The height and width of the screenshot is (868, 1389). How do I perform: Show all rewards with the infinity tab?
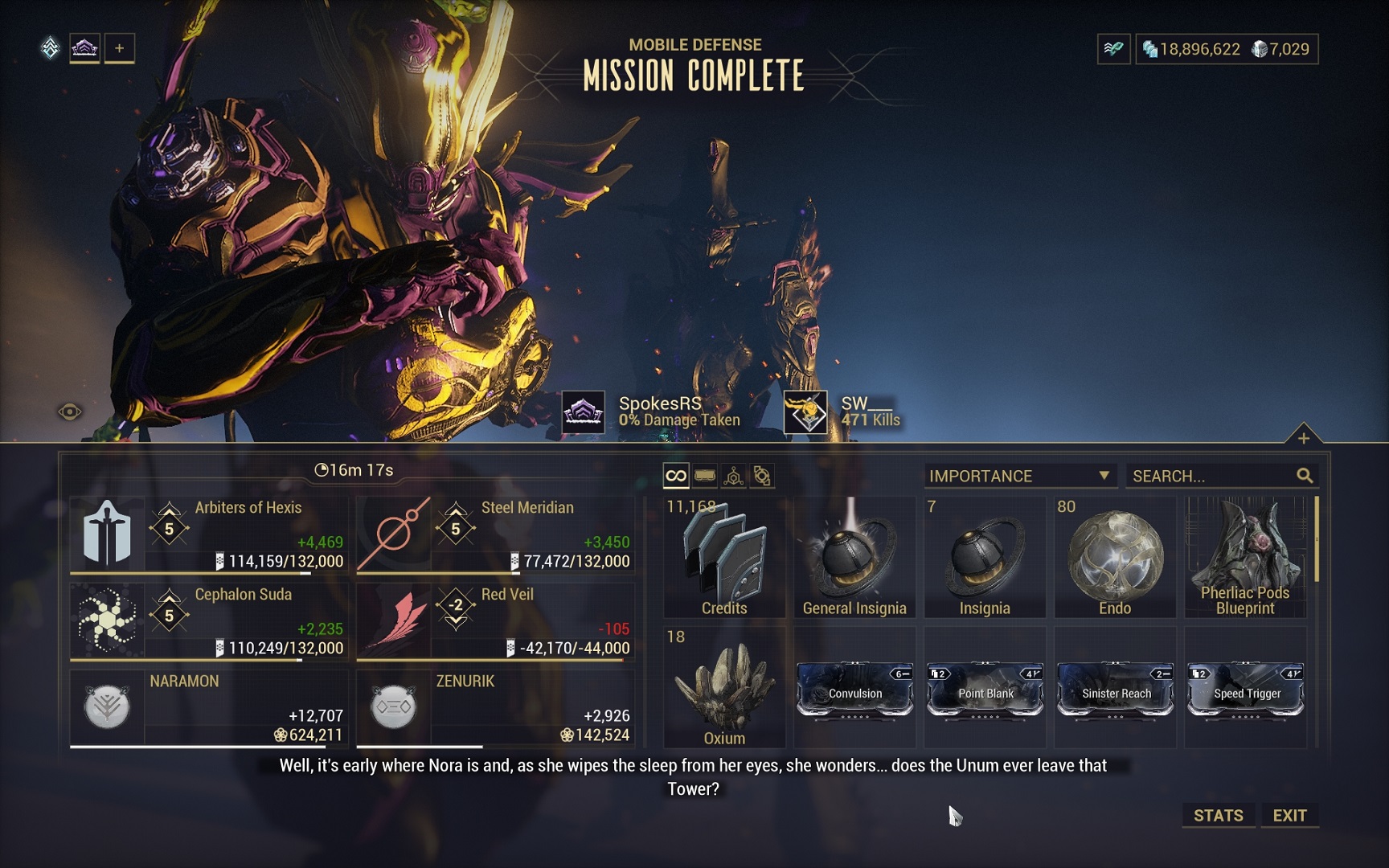(x=676, y=476)
